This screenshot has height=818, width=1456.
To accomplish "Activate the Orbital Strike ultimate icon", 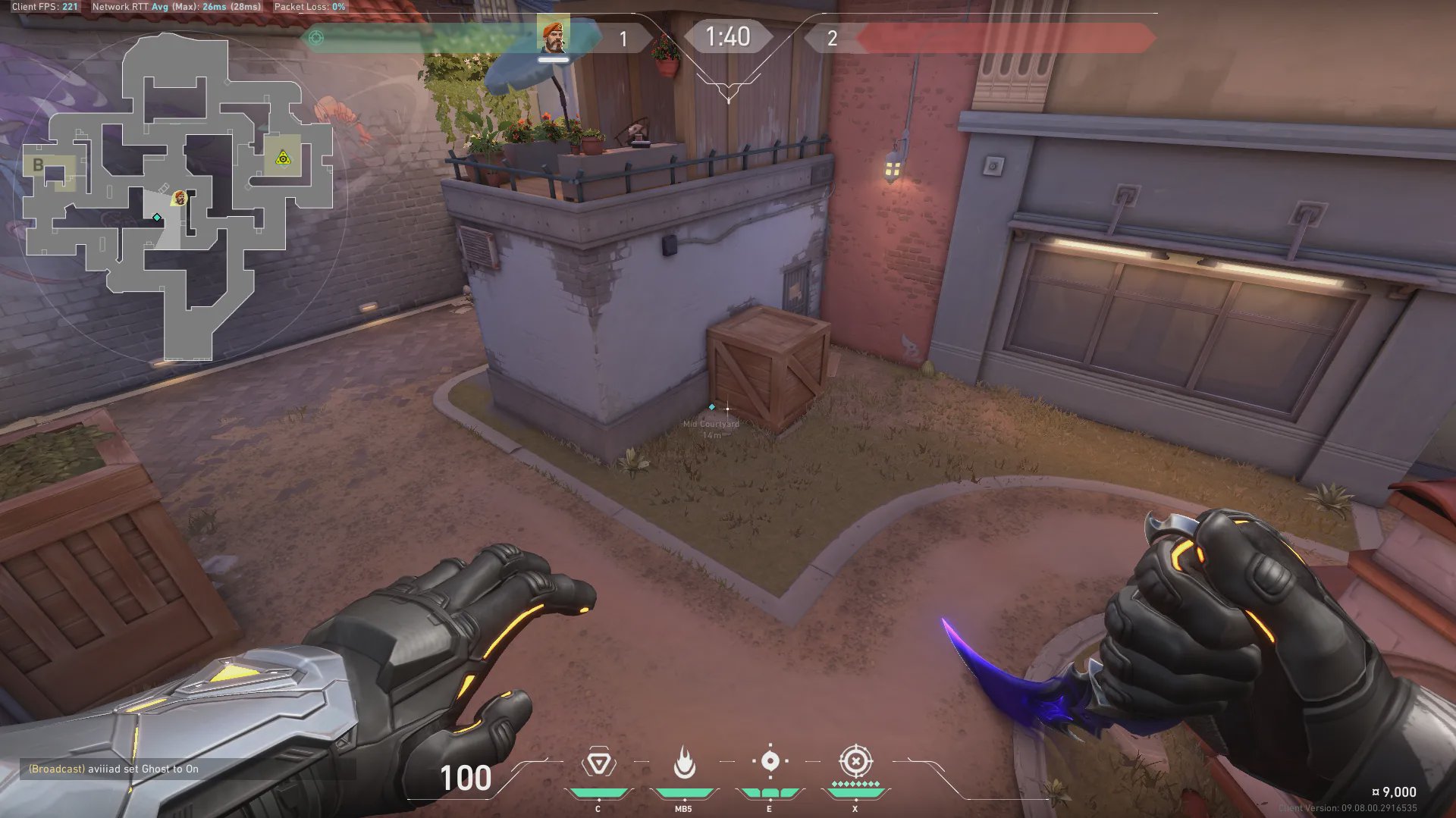I will pos(855,761).
